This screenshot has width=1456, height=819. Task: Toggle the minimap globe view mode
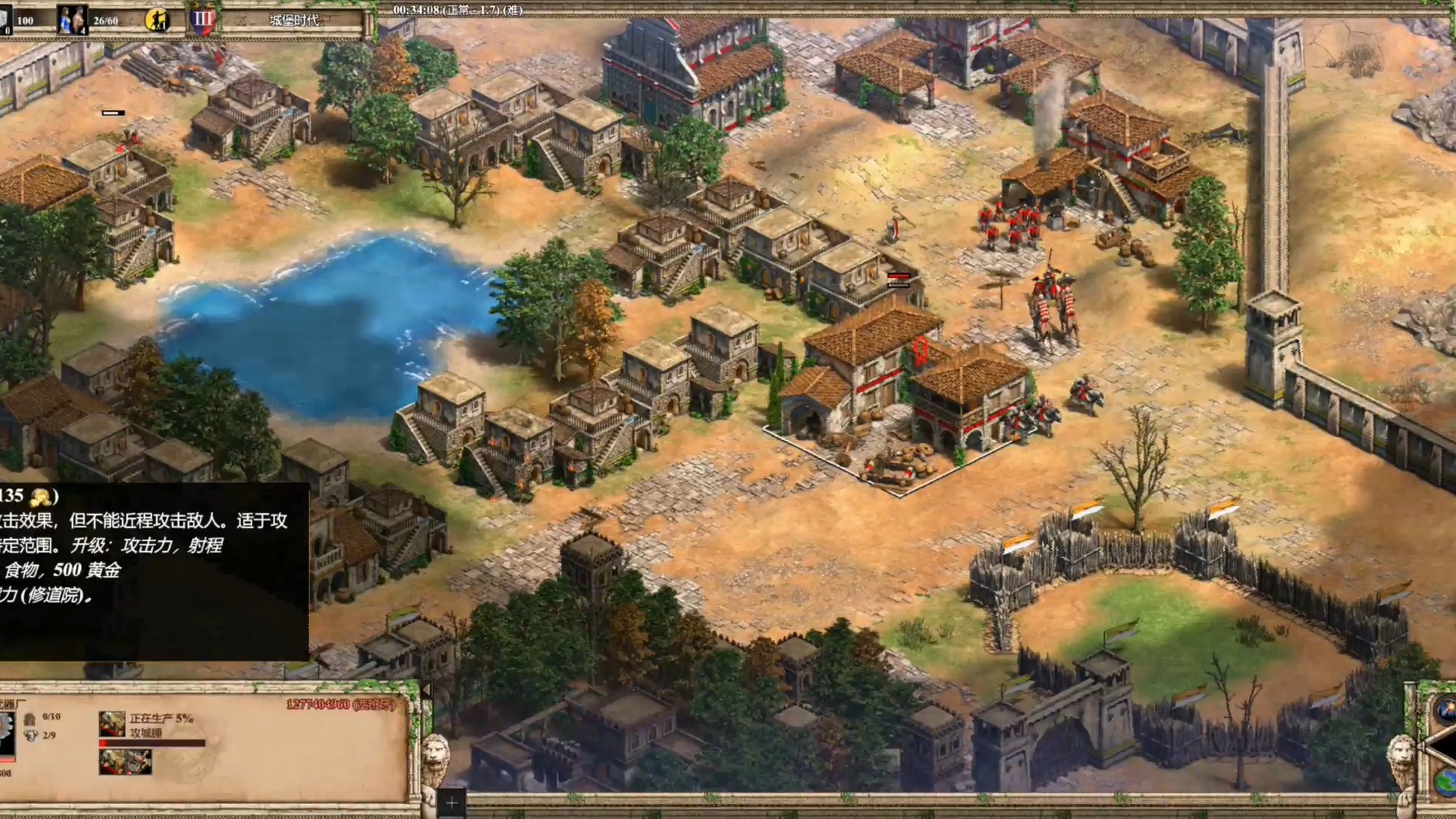(x=1445, y=781)
